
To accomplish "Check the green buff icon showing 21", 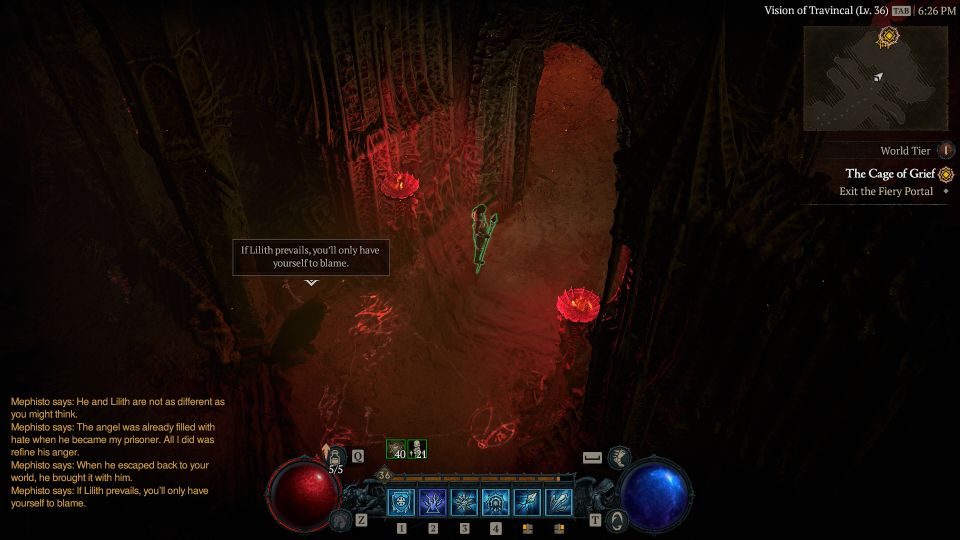I will [x=418, y=450].
